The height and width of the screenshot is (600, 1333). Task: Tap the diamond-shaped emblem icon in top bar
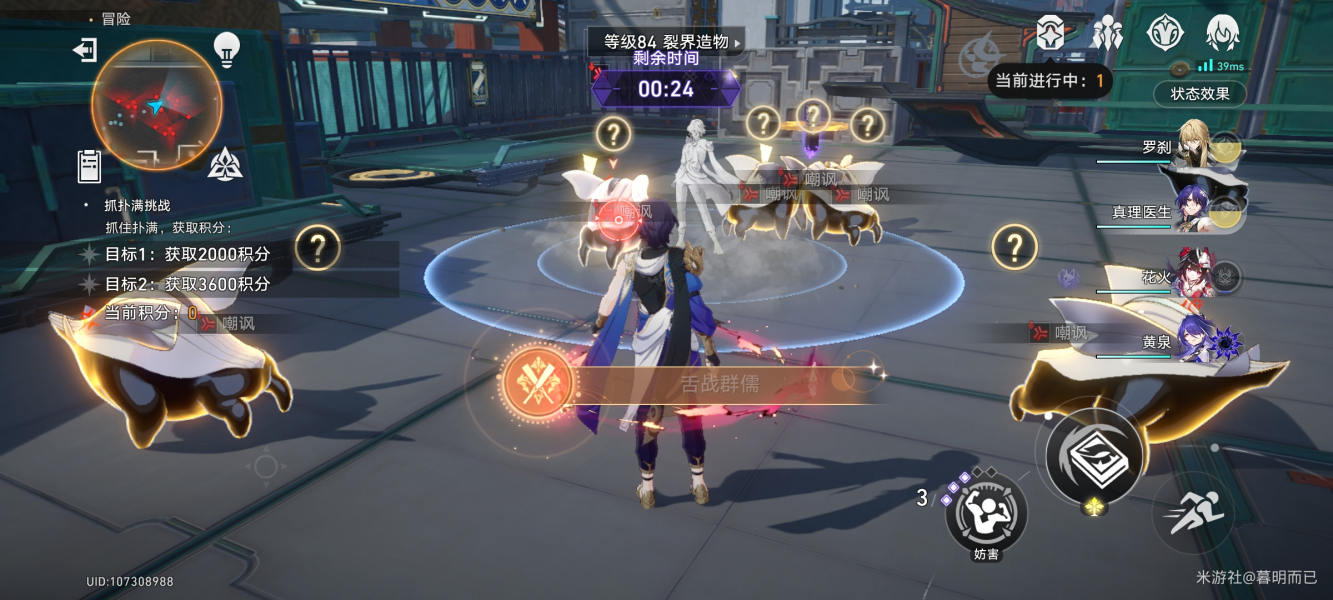click(1164, 33)
